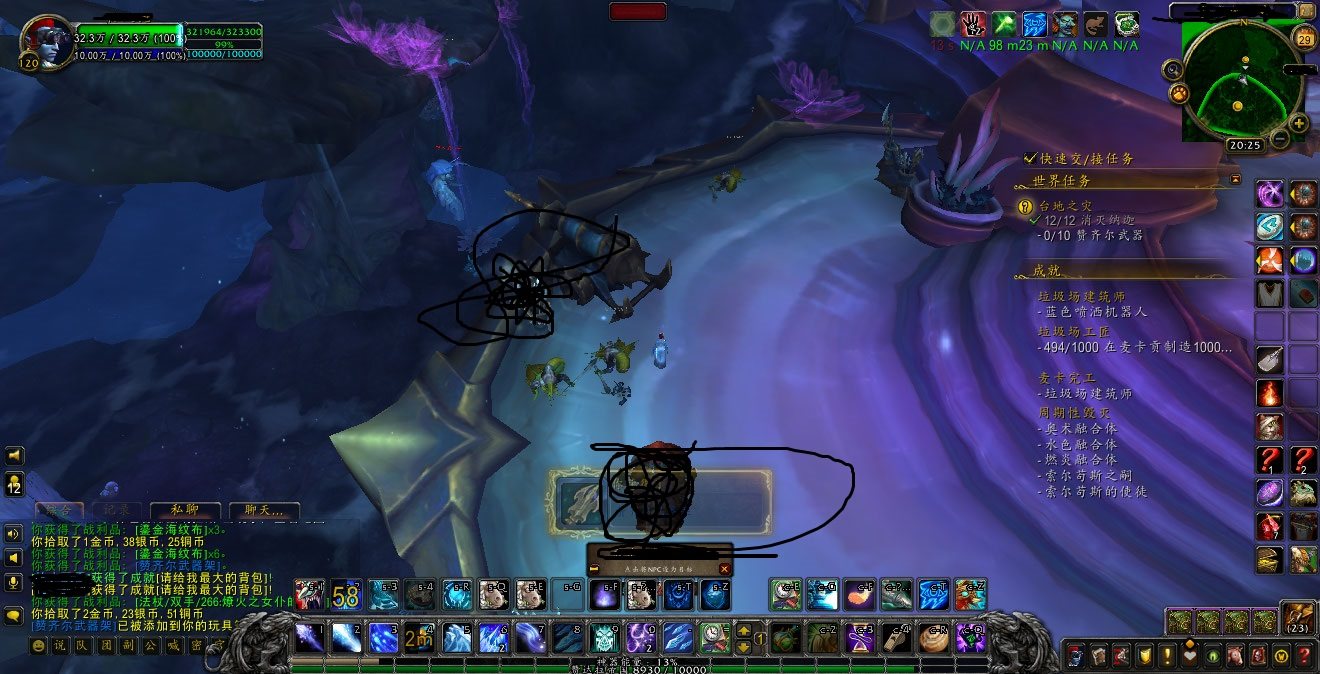Click the paw print tracking button
The width and height of the screenshot is (1320, 674).
click(x=1178, y=95)
